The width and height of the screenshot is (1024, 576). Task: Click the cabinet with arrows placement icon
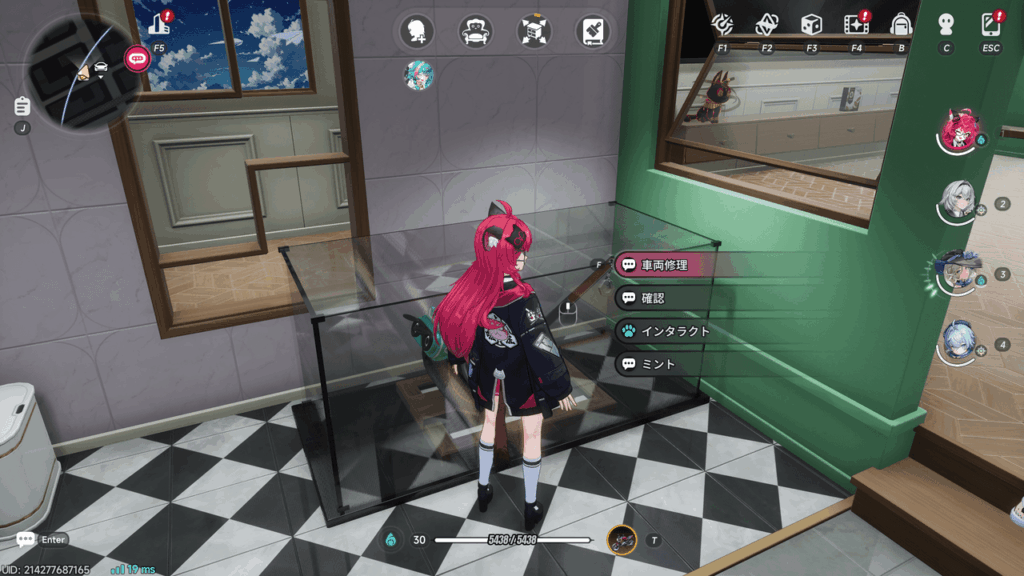[x=535, y=31]
